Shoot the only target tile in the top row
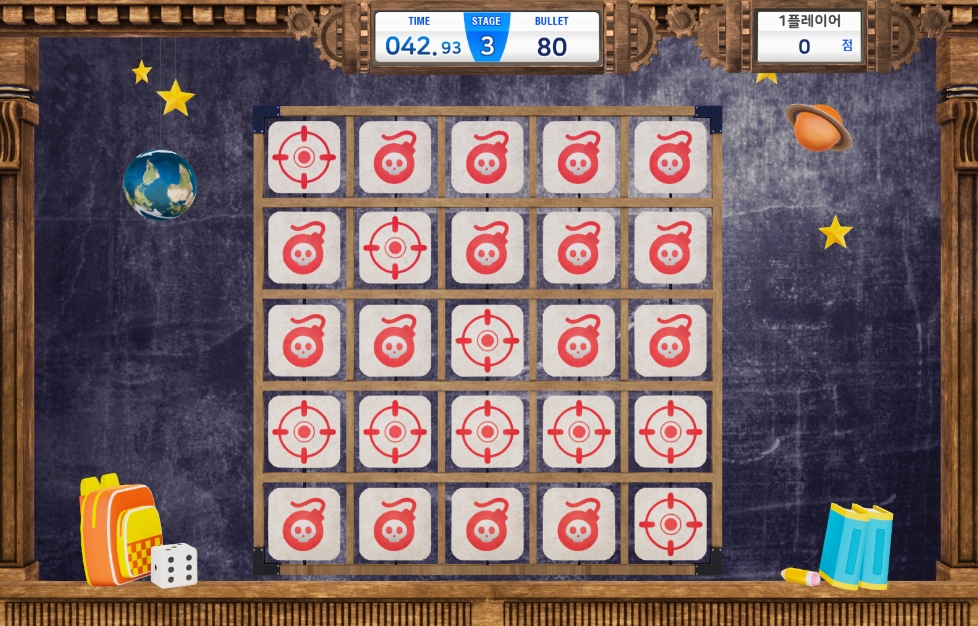 point(304,157)
